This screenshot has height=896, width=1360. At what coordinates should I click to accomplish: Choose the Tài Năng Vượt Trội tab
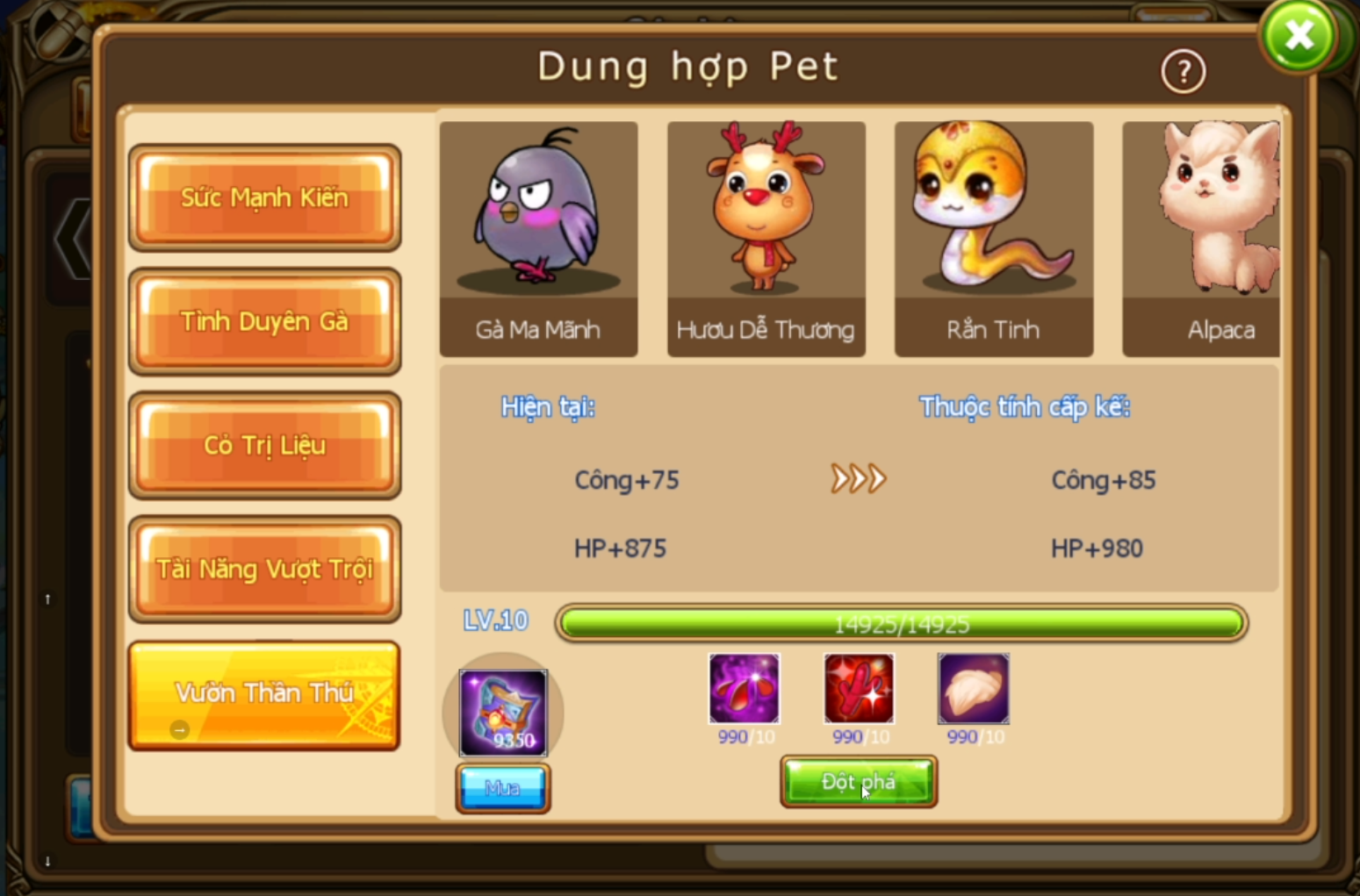click(x=264, y=569)
